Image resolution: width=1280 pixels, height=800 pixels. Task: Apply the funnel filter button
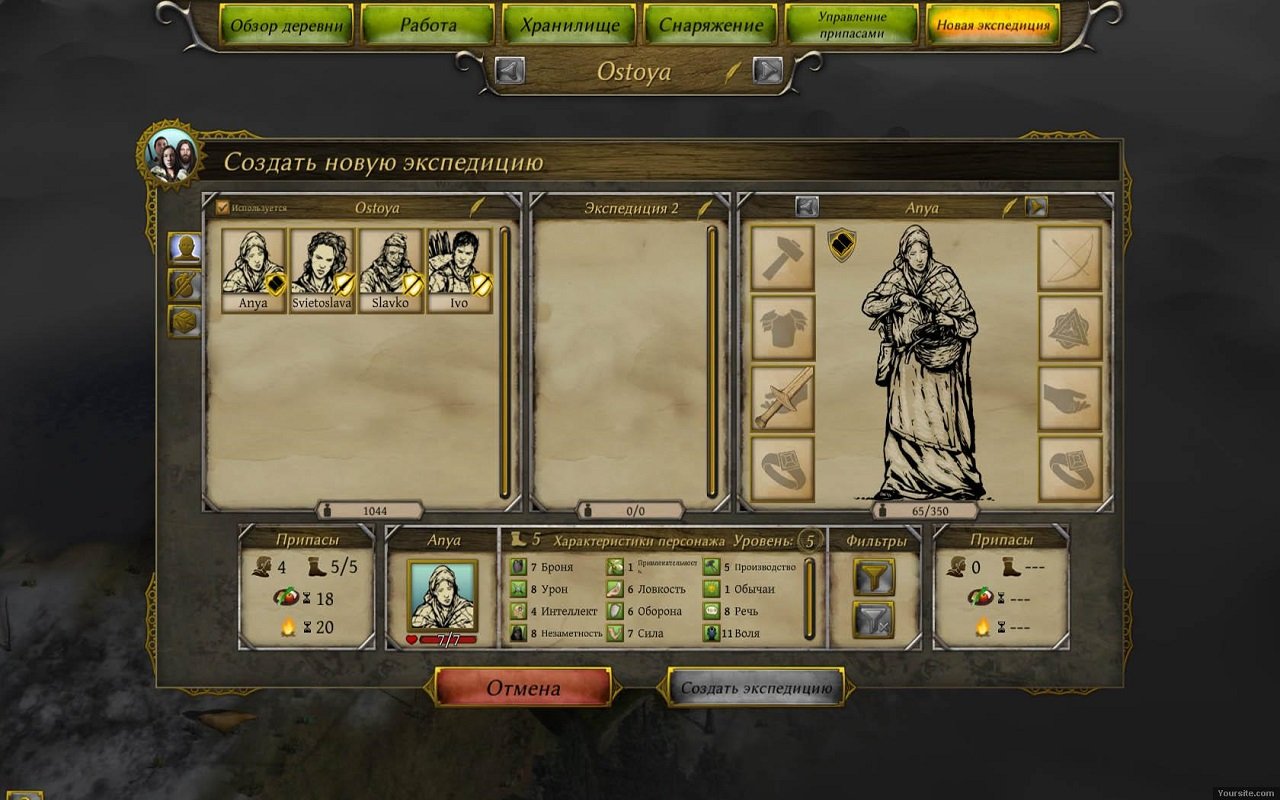[873, 576]
